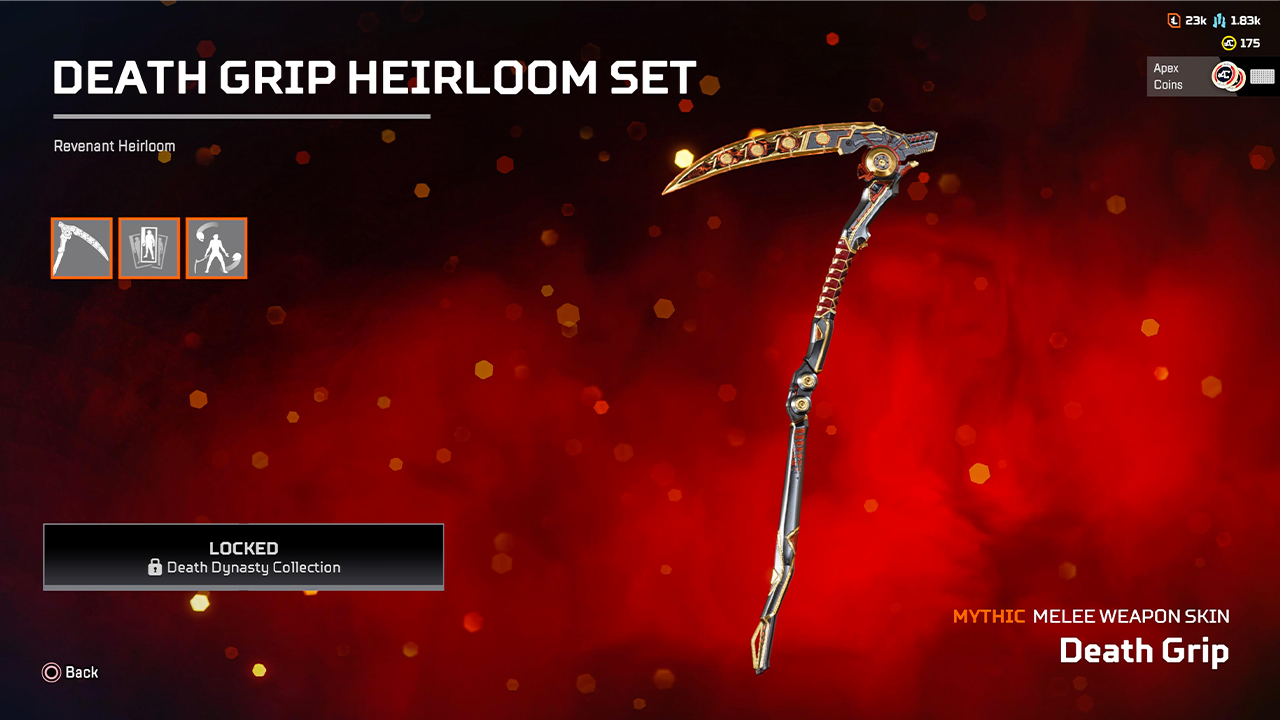Click the Revenant Heirloom subtitle label
The height and width of the screenshot is (720, 1280).
114,146
